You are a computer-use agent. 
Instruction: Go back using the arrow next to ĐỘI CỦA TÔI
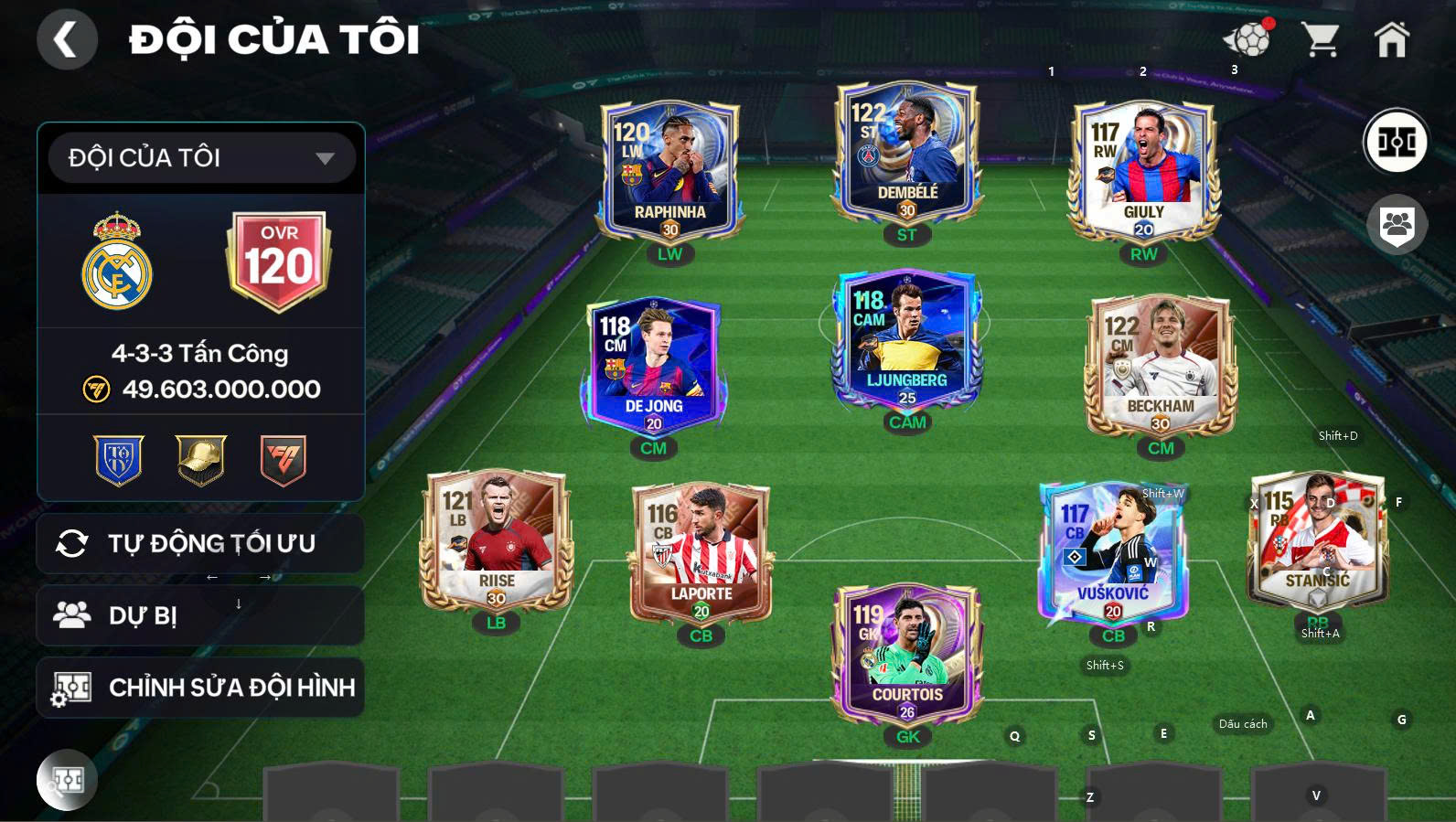click(66, 40)
